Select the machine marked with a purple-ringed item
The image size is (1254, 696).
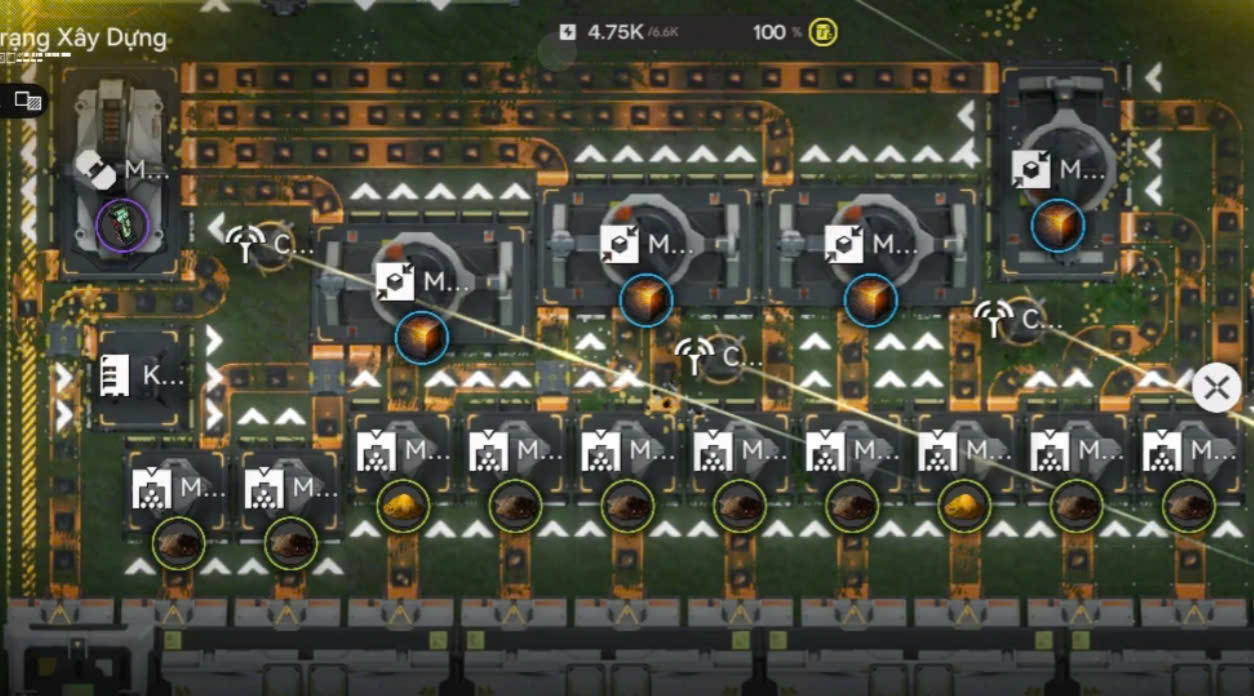(x=122, y=226)
